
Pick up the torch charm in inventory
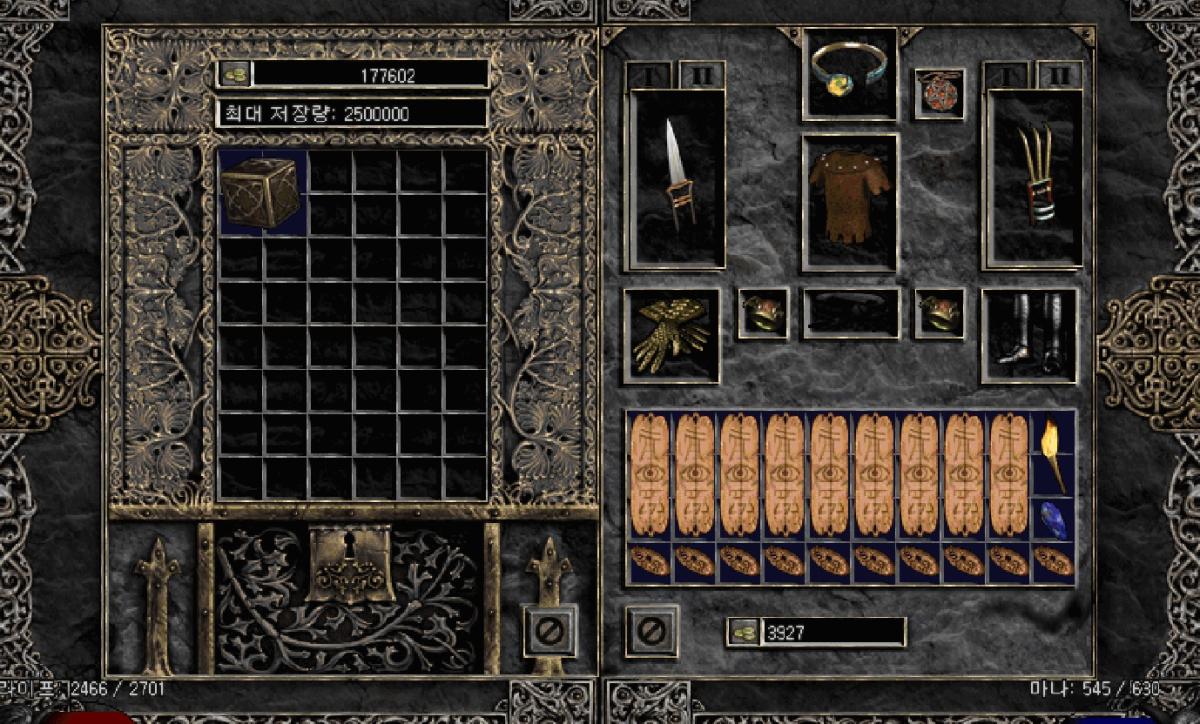tap(1052, 453)
